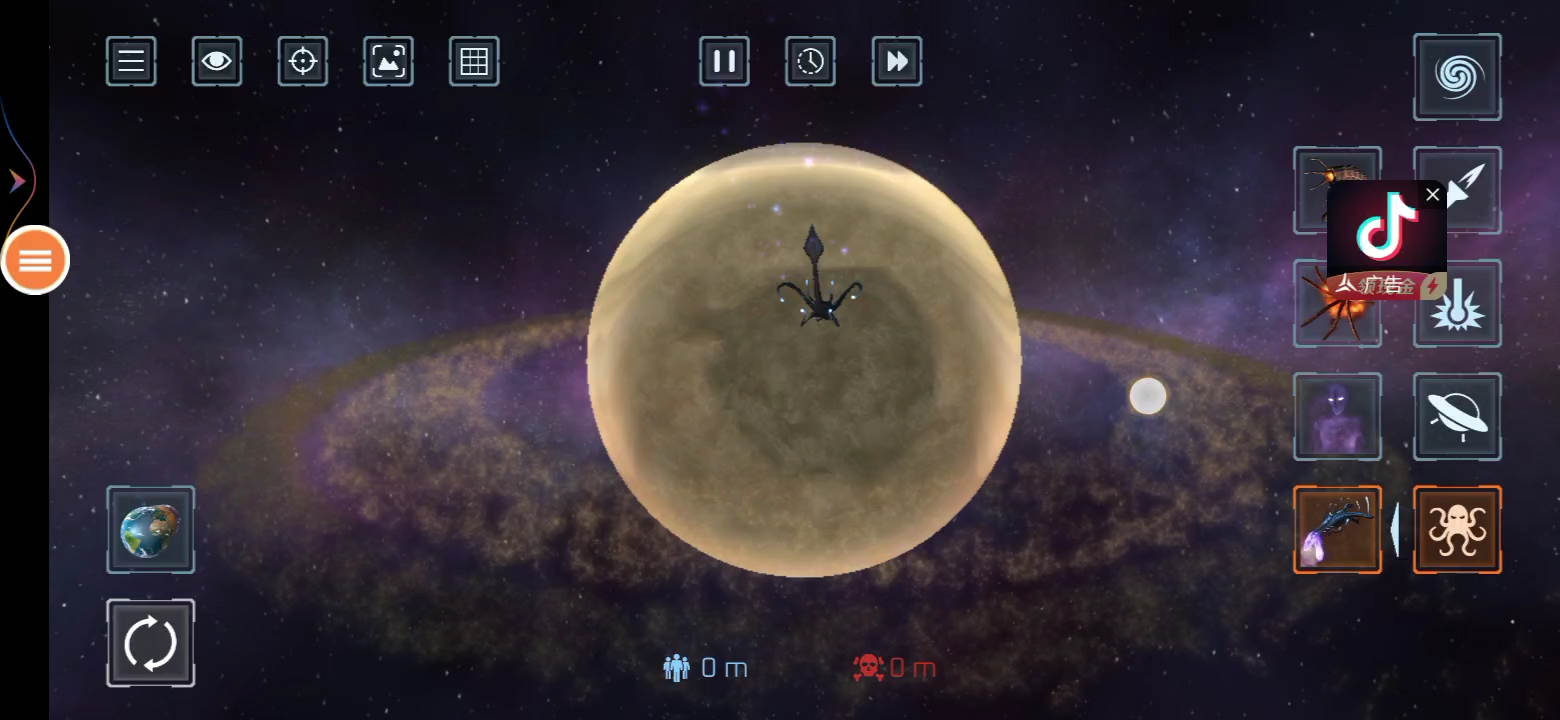Toggle the grid overlay
This screenshot has width=1560, height=720.
coord(473,61)
